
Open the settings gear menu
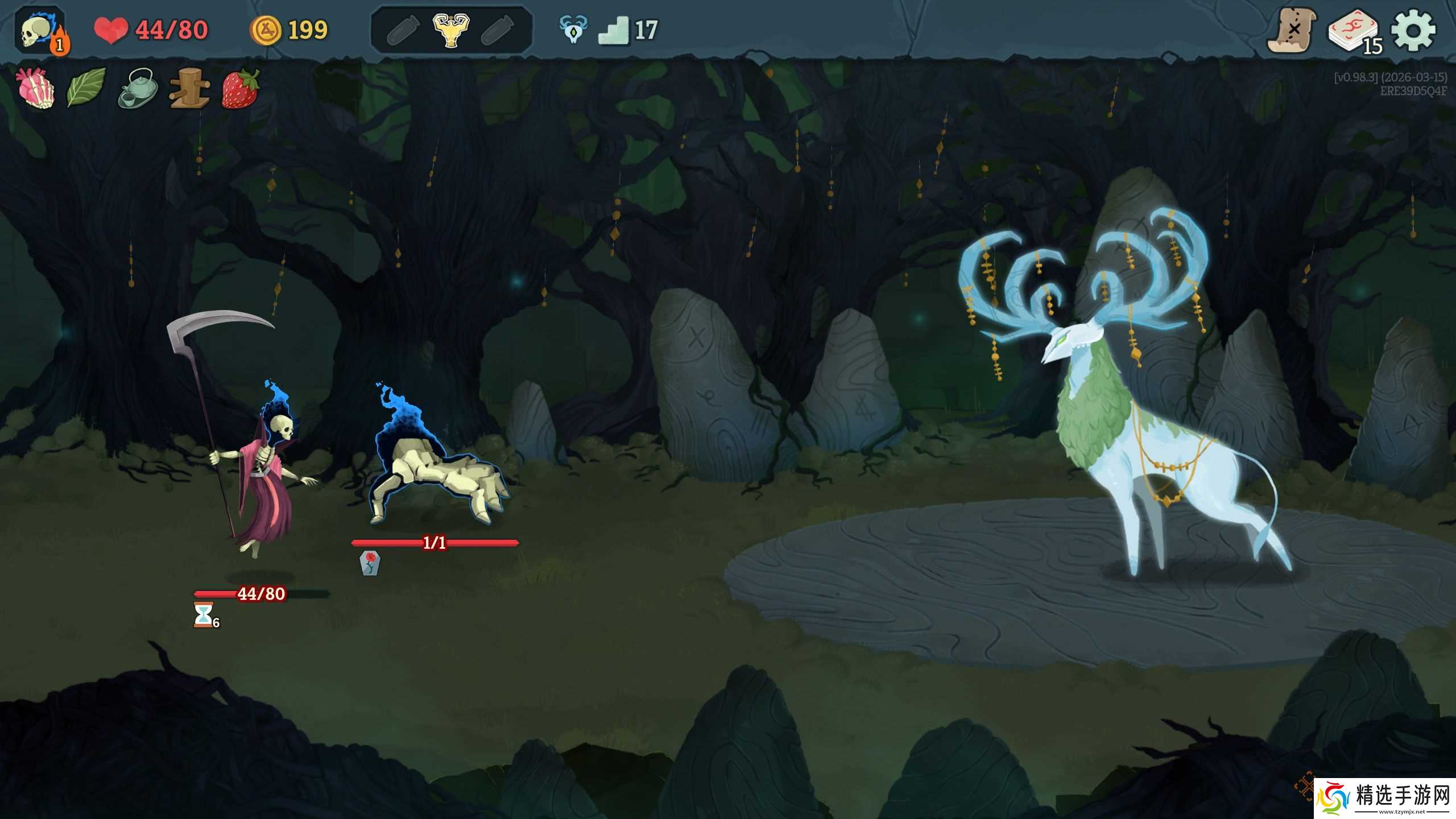[1413, 31]
